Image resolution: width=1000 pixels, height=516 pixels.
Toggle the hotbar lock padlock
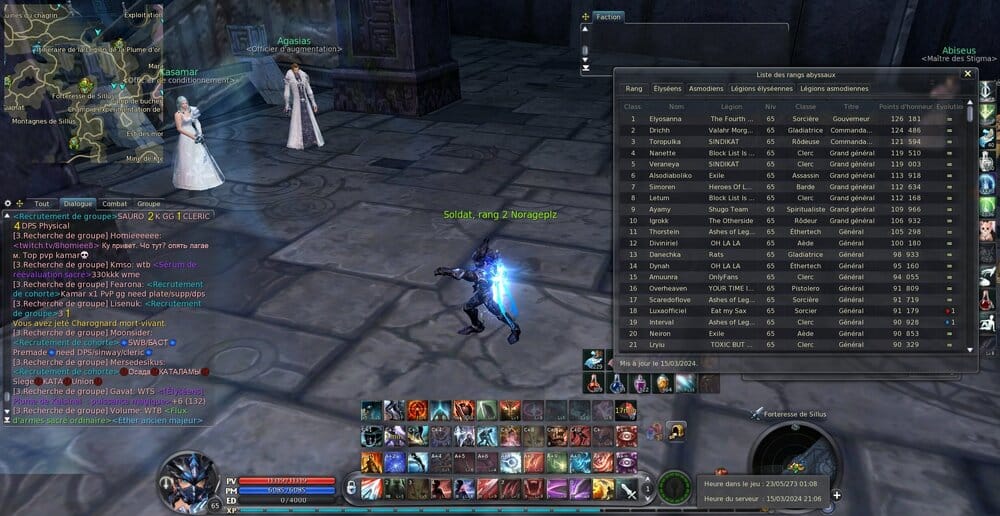[x=350, y=489]
